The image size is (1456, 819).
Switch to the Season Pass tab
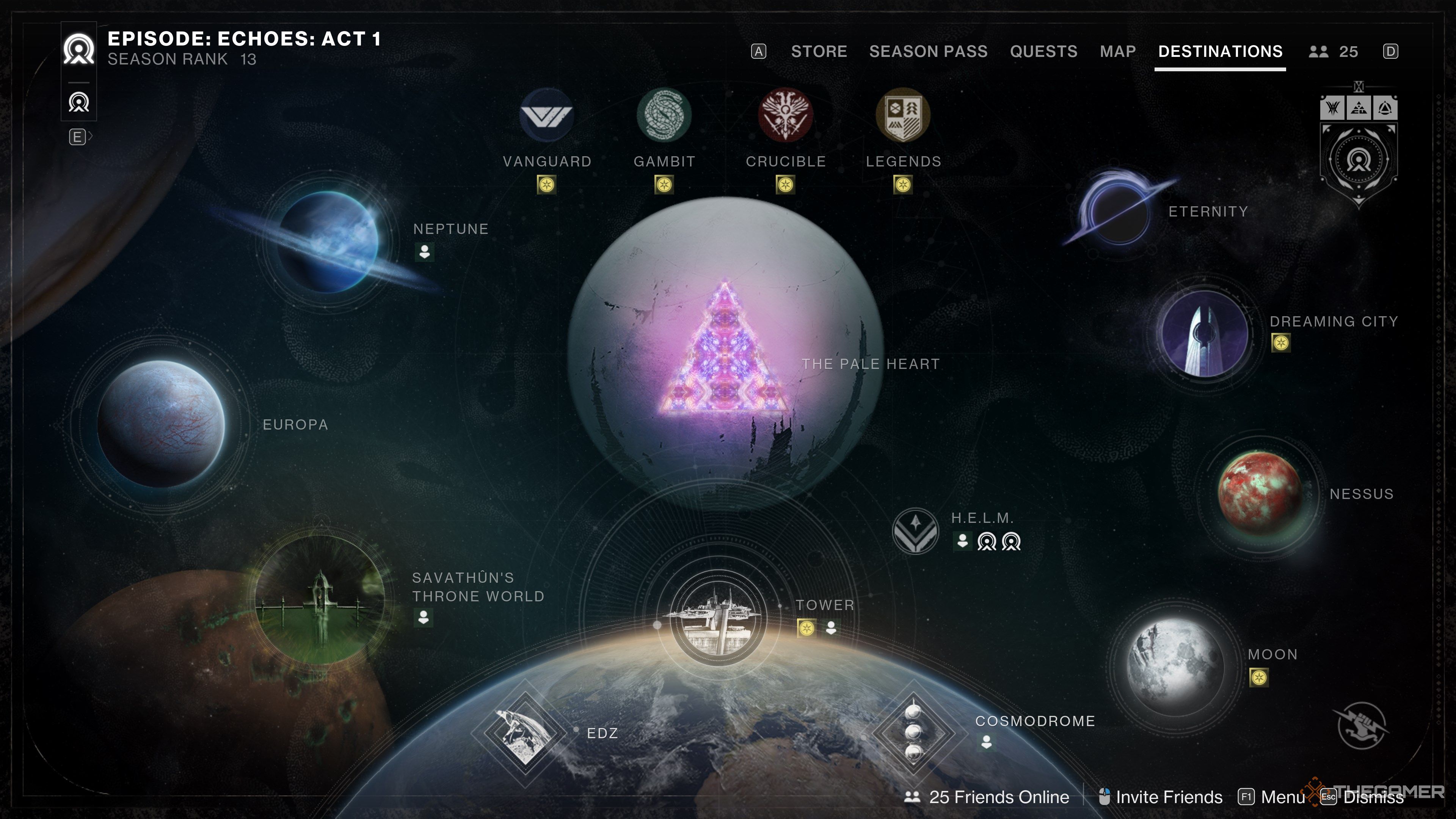929,52
